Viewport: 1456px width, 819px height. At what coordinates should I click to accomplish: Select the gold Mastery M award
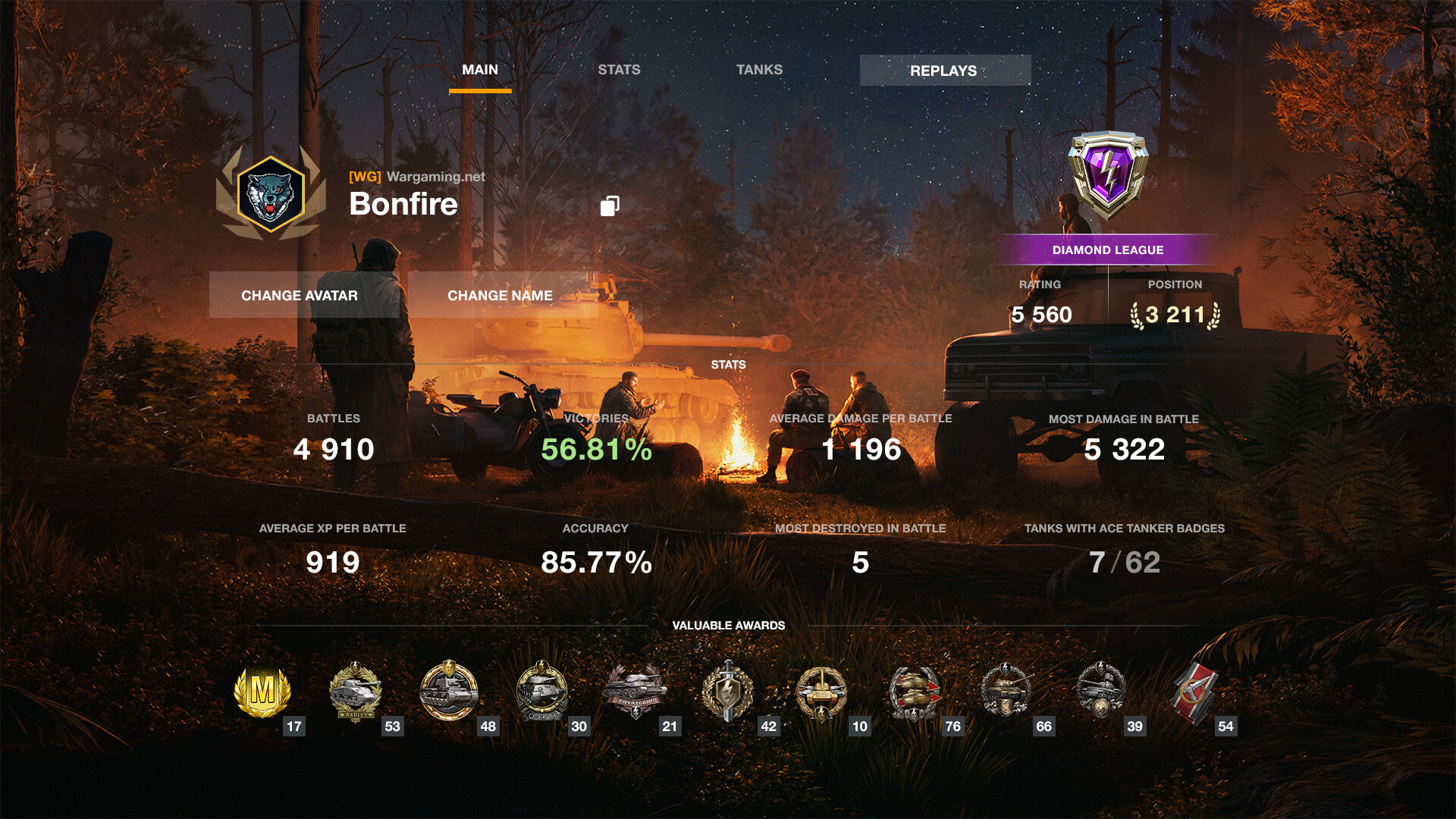tap(262, 692)
